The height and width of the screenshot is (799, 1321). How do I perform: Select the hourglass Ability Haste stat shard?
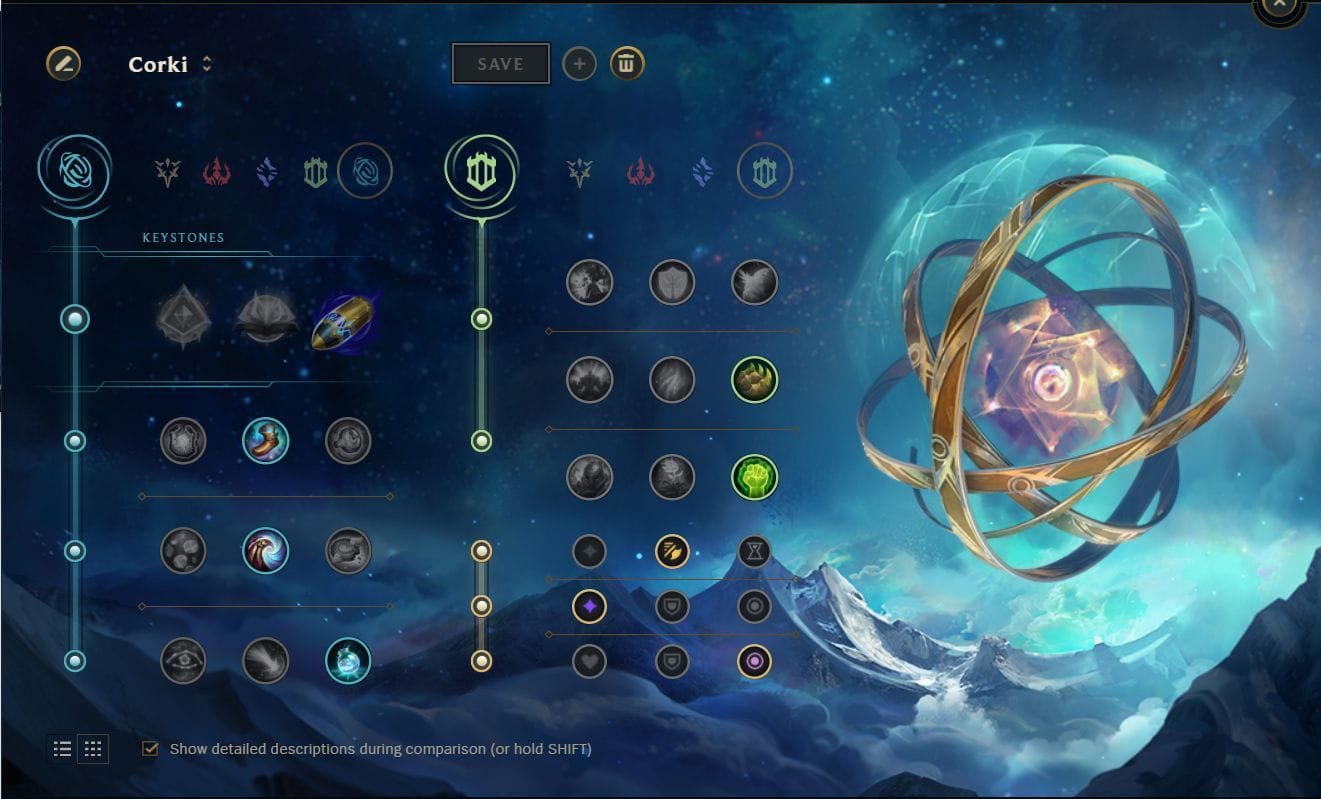click(755, 549)
